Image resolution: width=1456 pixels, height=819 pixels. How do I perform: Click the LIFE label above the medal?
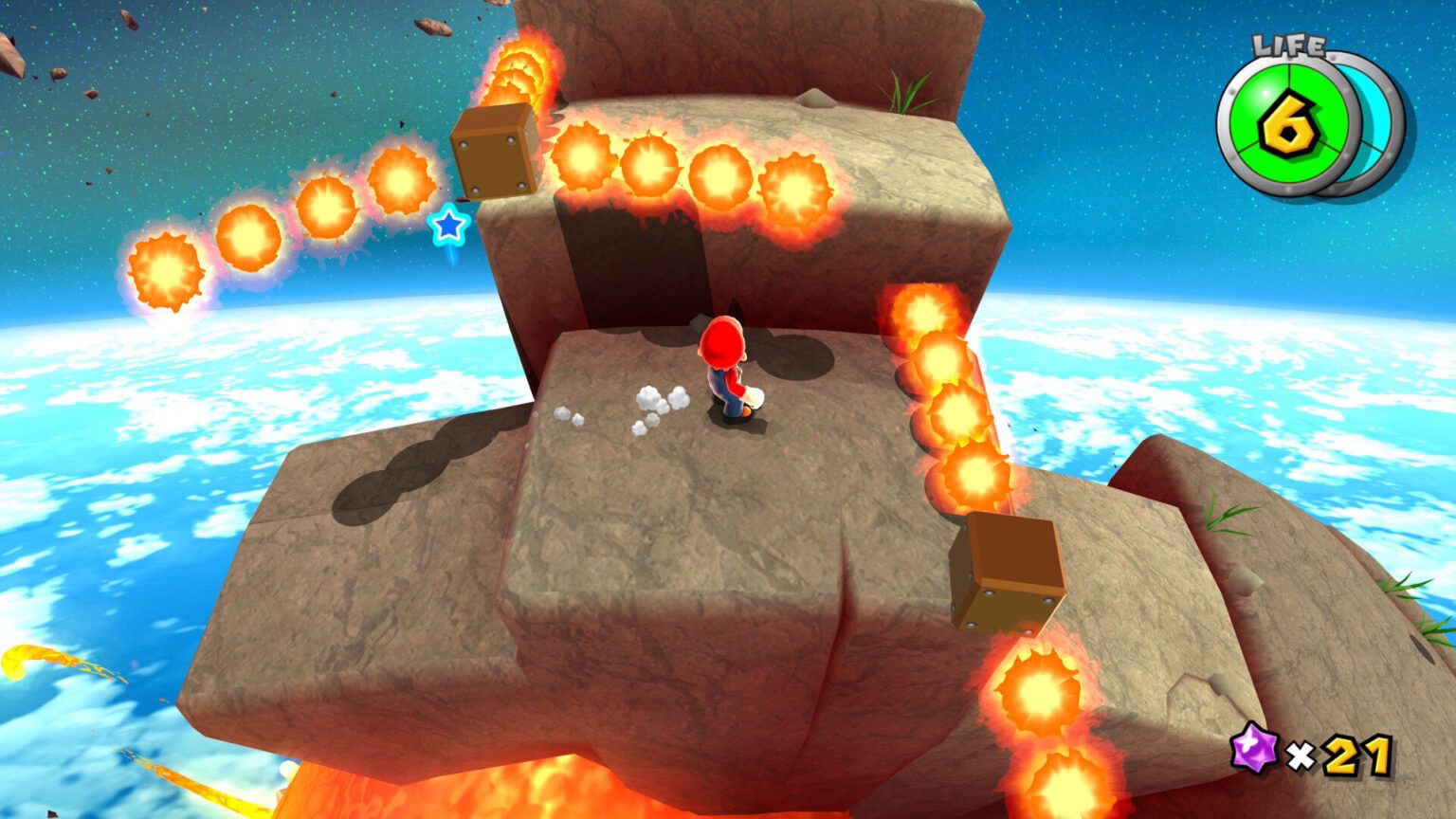(x=1285, y=43)
